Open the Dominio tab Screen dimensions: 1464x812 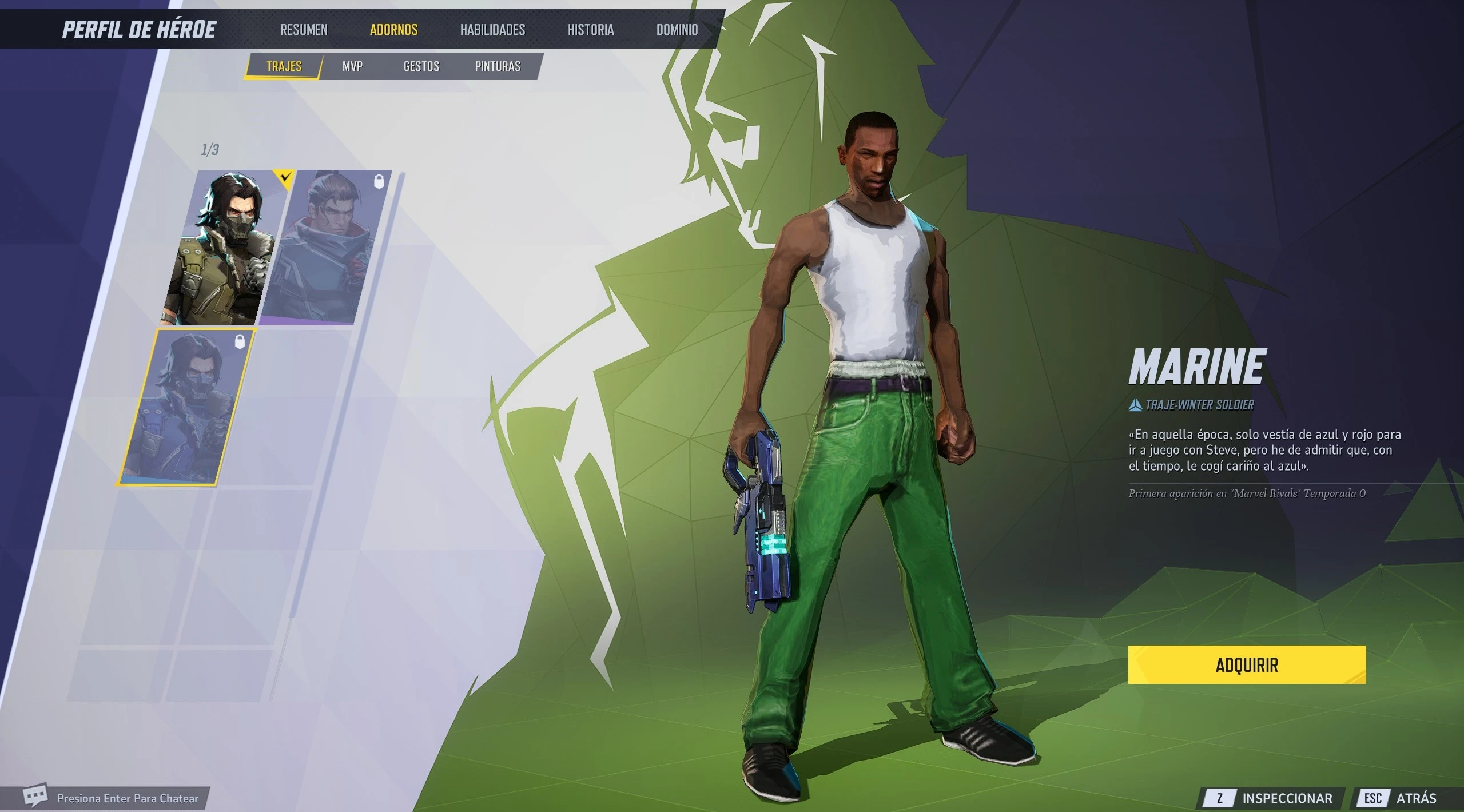677,30
